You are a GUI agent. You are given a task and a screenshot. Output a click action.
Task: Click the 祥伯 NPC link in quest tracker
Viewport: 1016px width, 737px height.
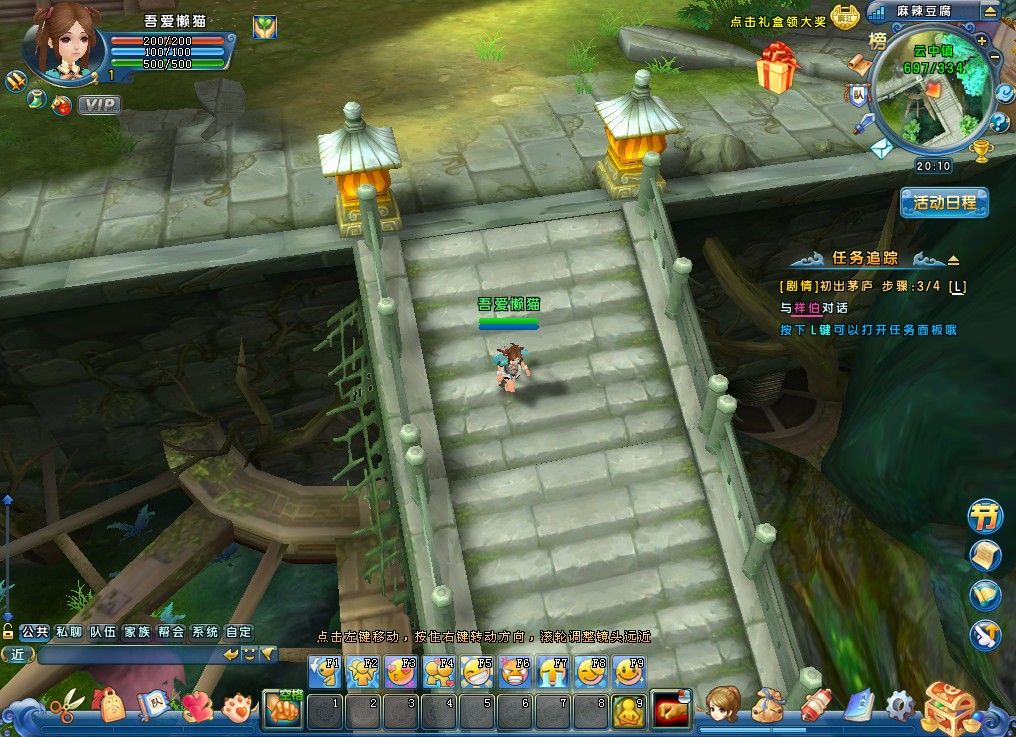[806, 308]
